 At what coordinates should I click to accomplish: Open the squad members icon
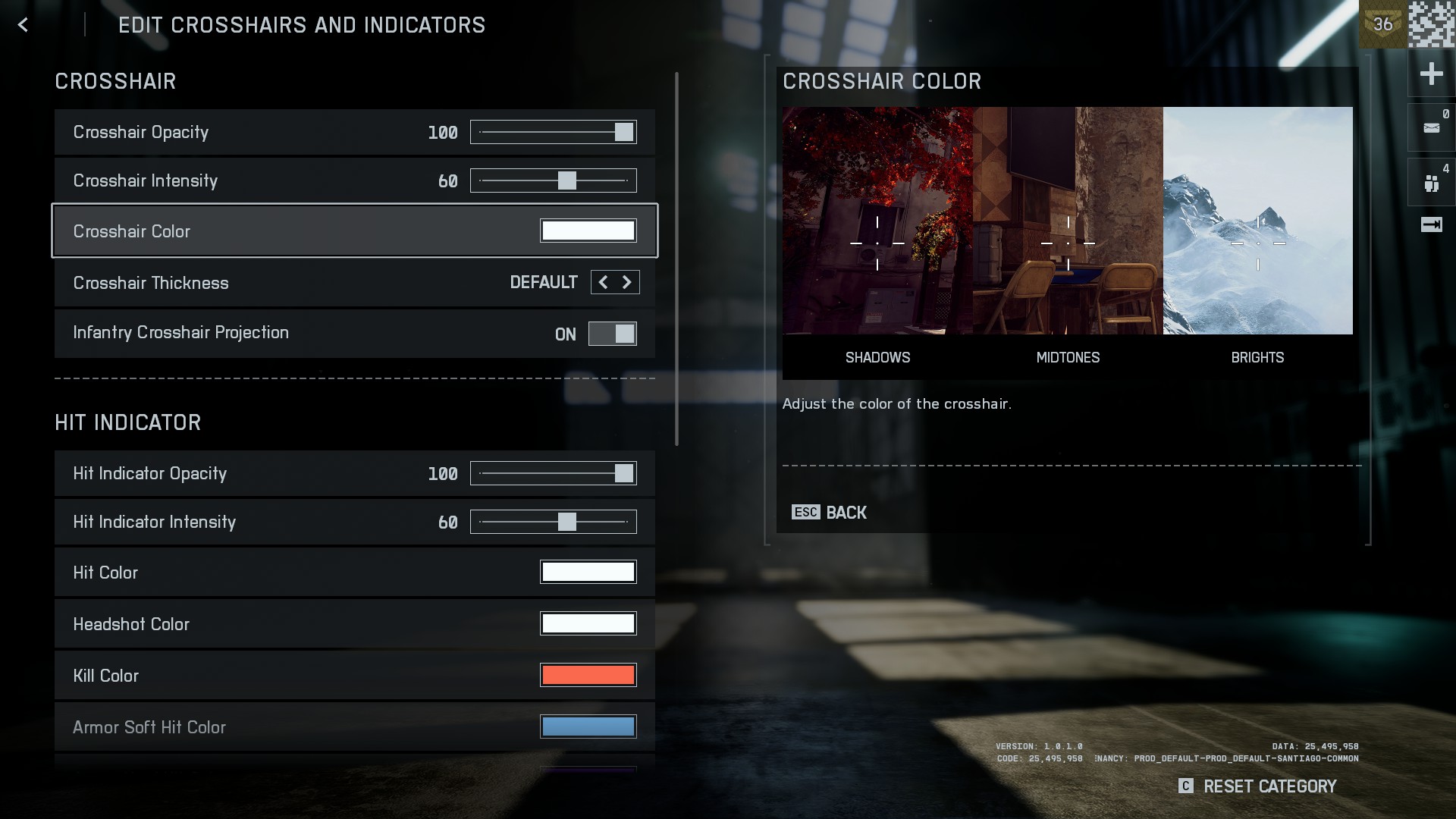1431,183
